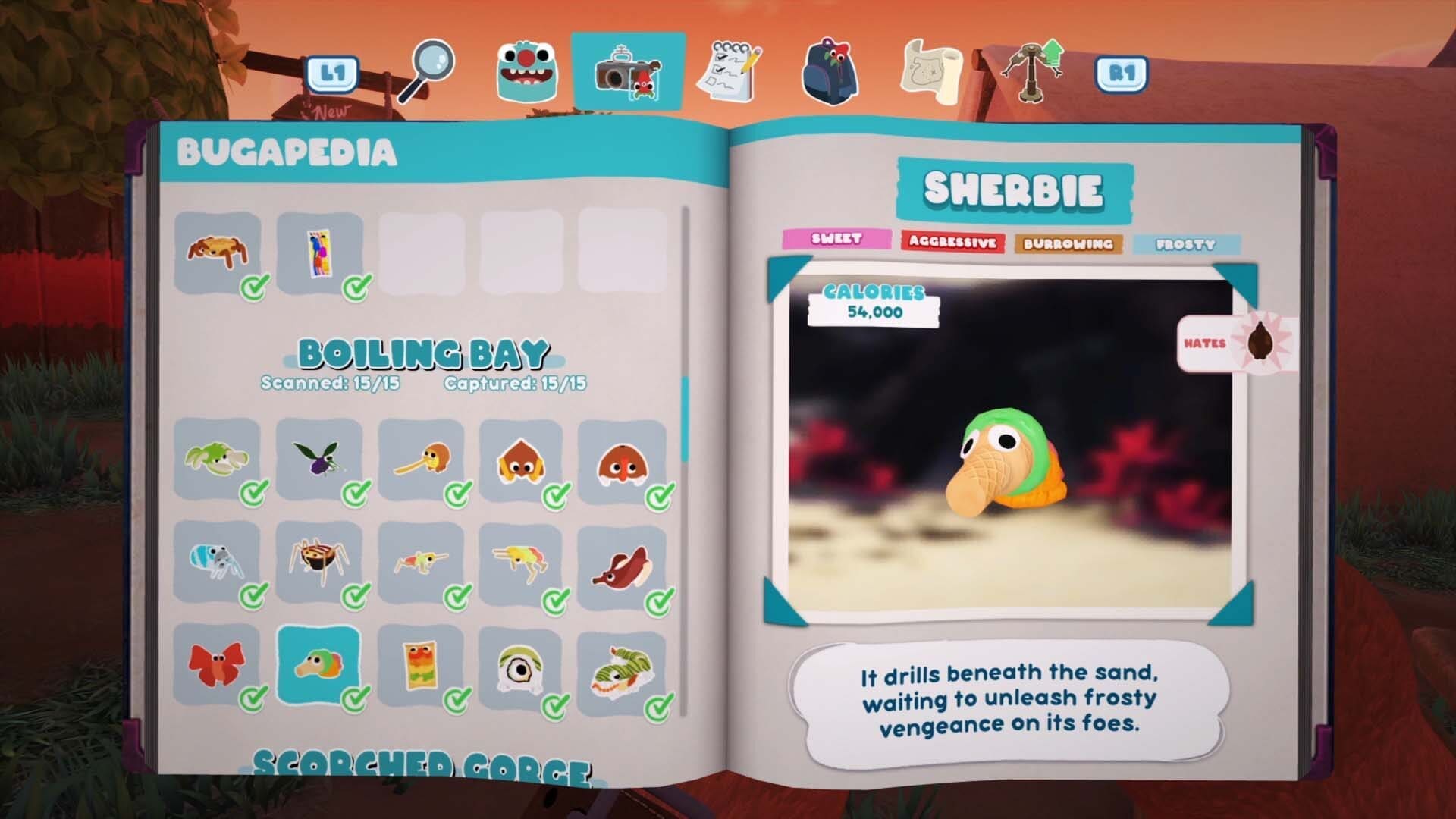Switch to the backpack tab
Viewport: 1456px width, 819px height.
point(830,72)
